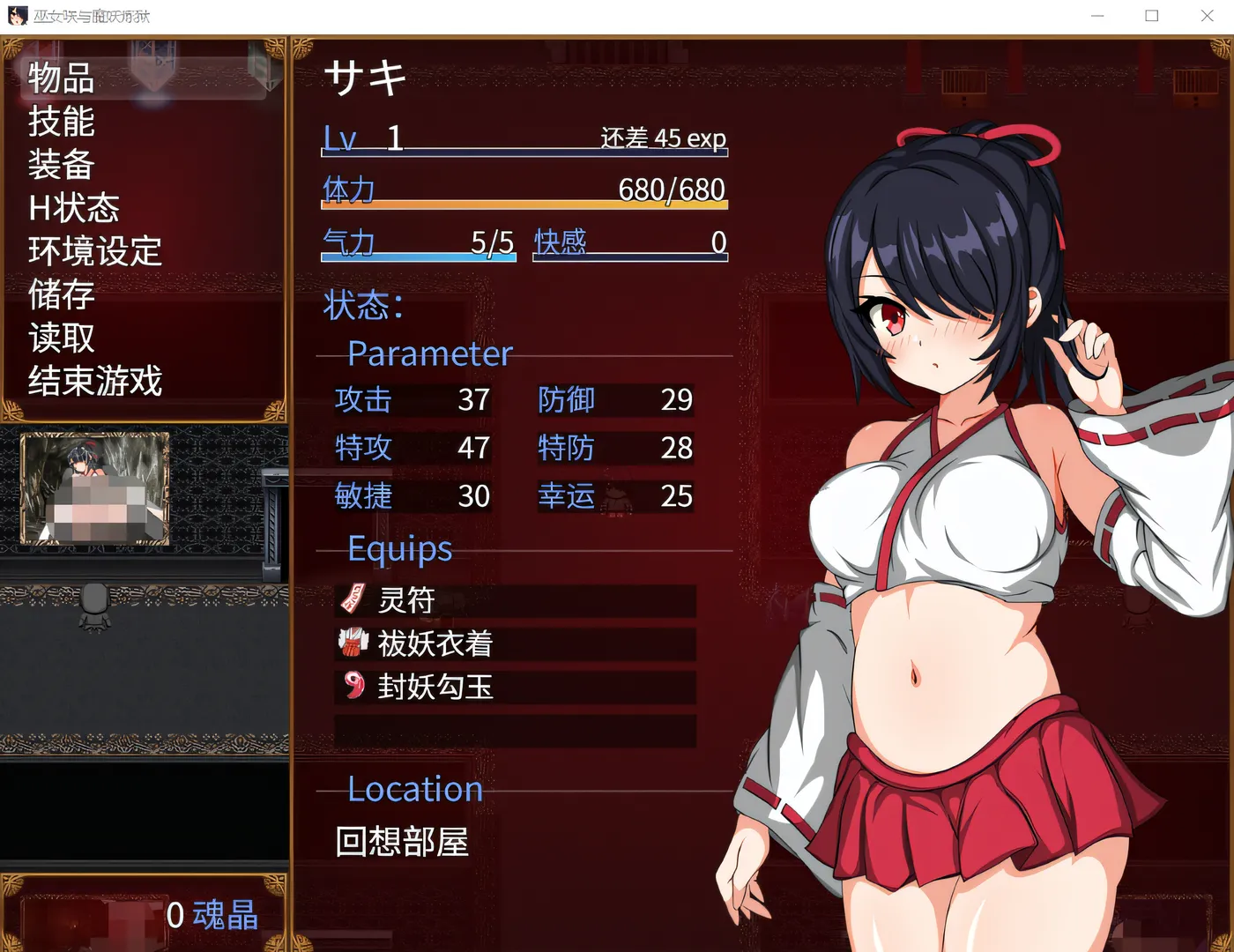Select the 封妖勾玉 magatama accessory slot
The image size is (1234, 952).
pyautogui.click(x=515, y=687)
